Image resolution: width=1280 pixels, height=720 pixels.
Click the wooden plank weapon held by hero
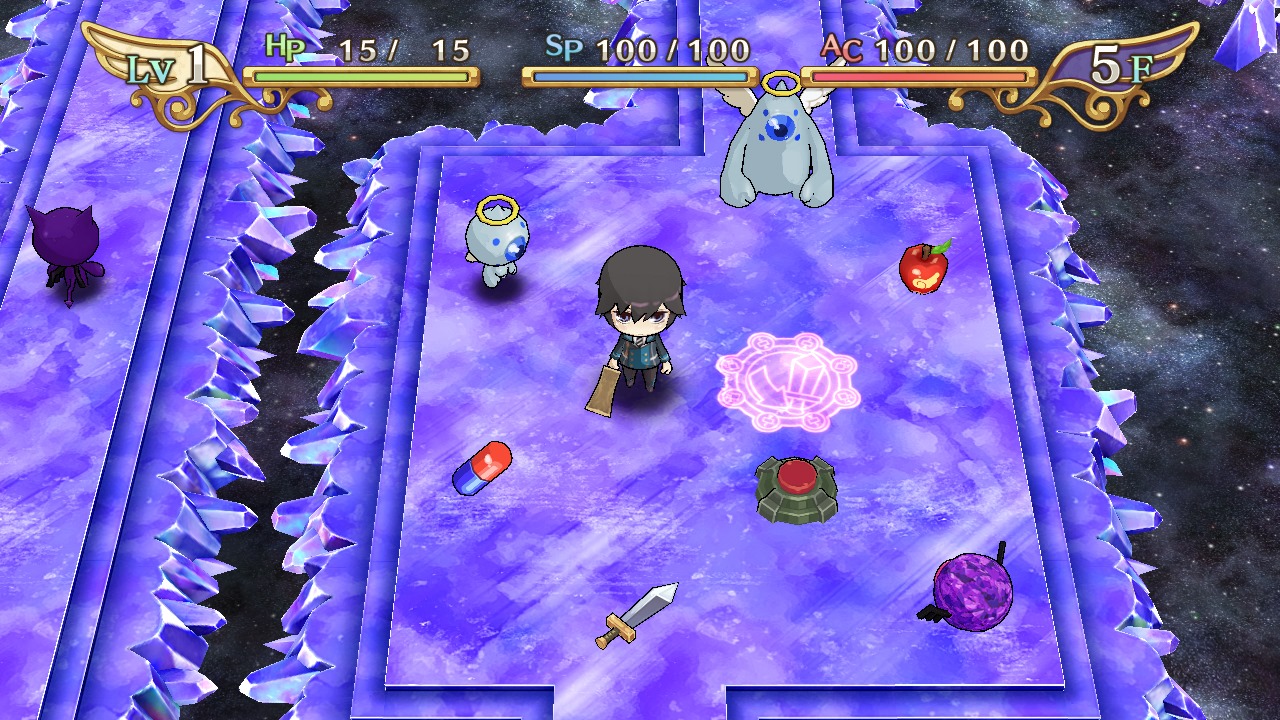tap(600, 390)
